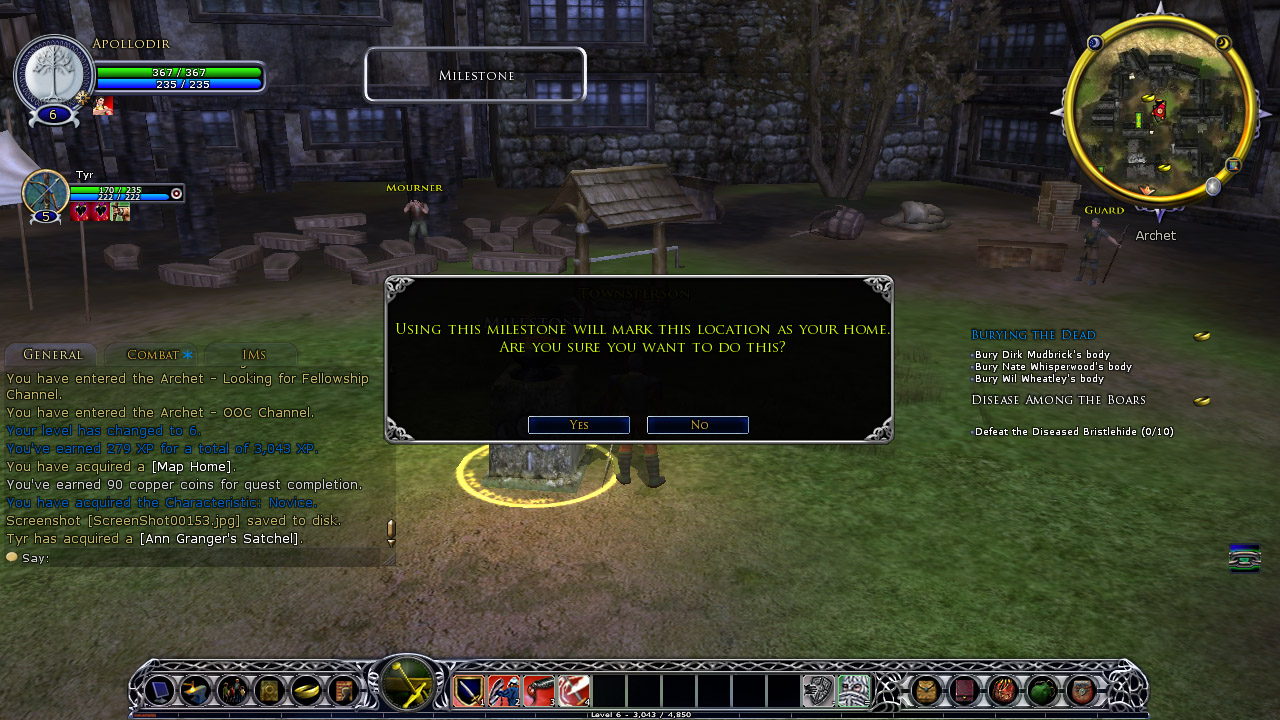Toggle the crossed swords auto-attack button
1280x720 pixels.
[x=407, y=687]
